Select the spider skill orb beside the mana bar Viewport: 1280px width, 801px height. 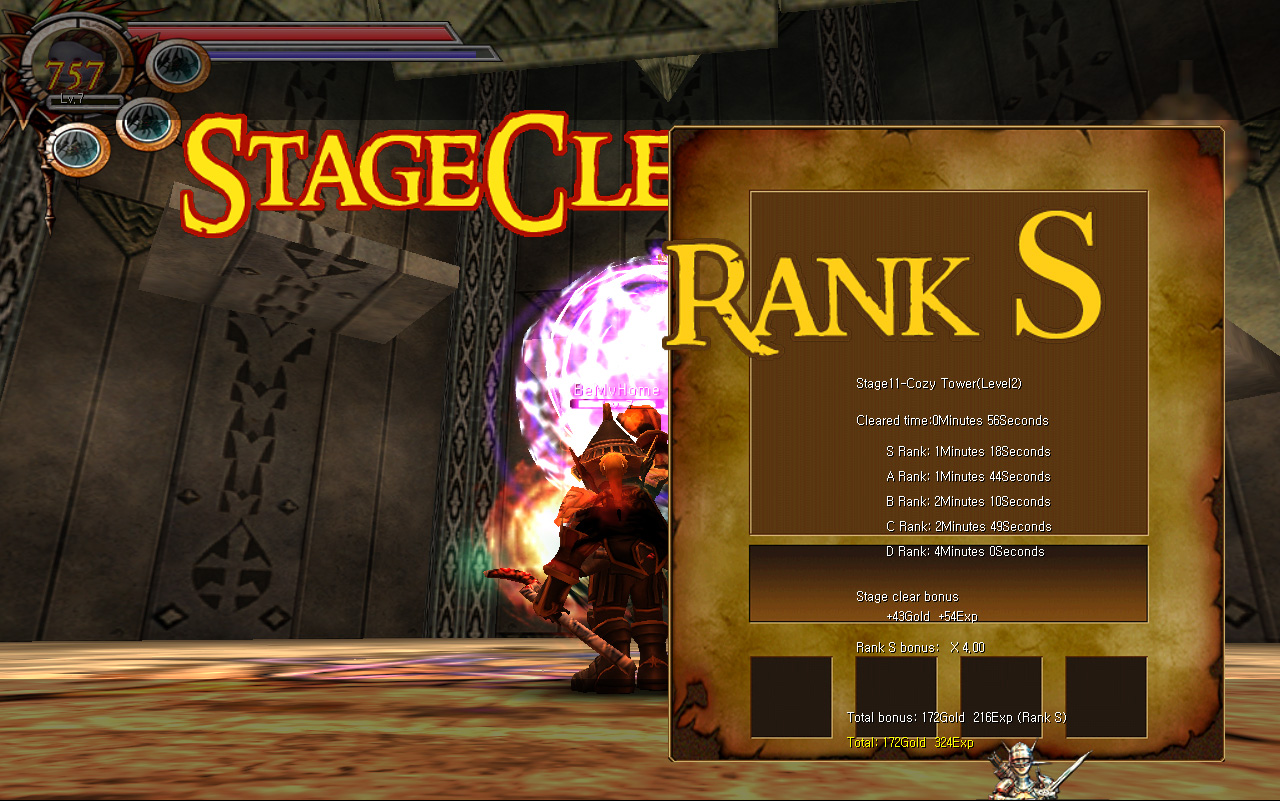click(x=178, y=65)
